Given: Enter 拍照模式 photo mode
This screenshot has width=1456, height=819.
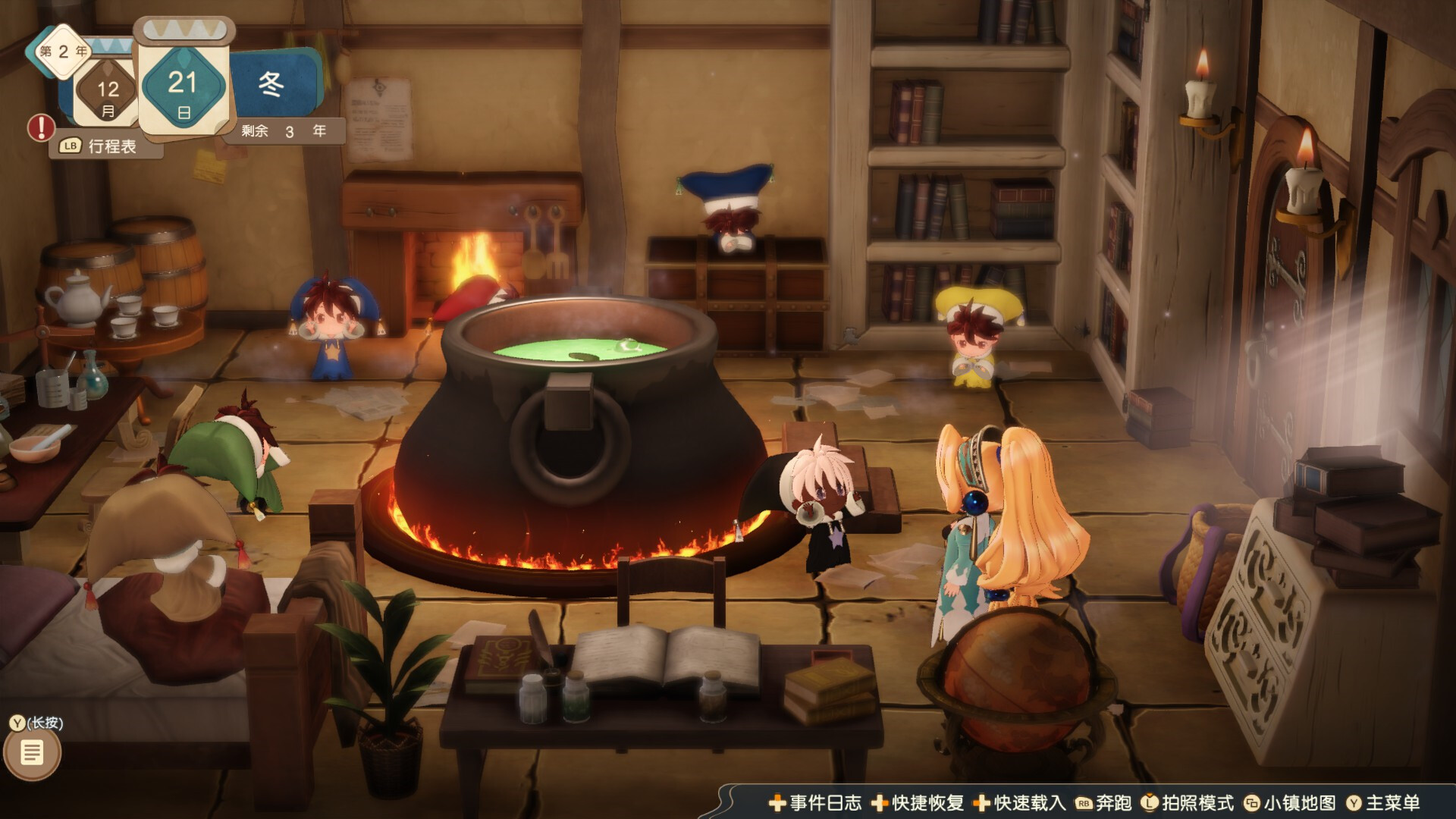Looking at the screenshot, I should pos(1188,802).
